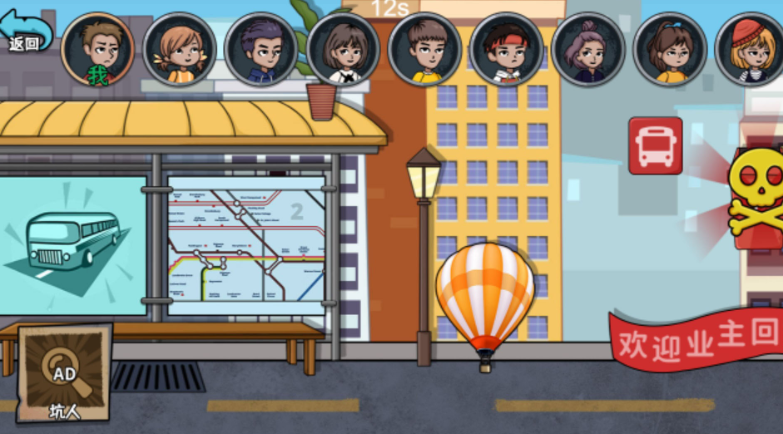This screenshot has width=783, height=434.
Task: Go back using the 返回 arrow
Action: point(26,29)
